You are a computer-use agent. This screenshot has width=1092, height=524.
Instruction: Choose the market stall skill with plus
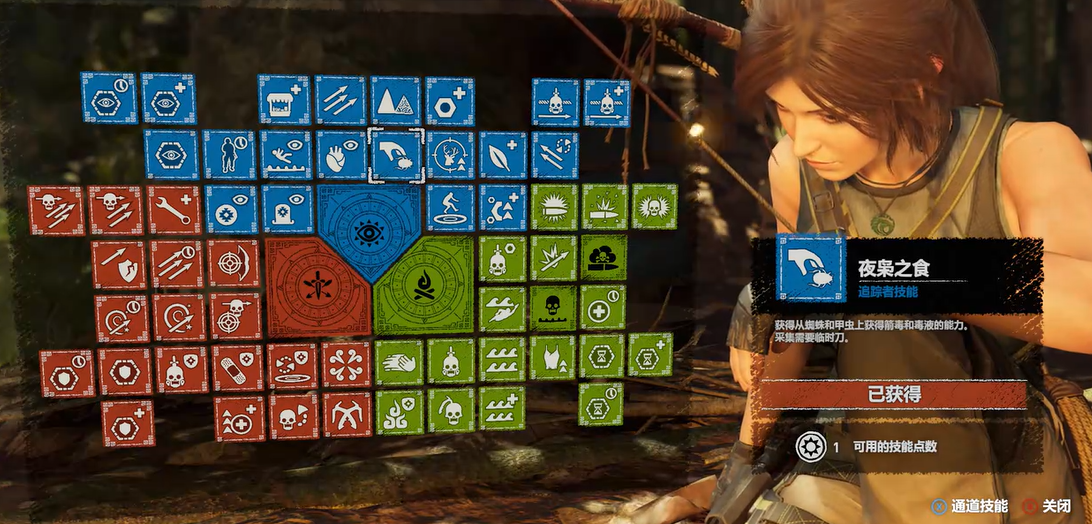click(284, 100)
